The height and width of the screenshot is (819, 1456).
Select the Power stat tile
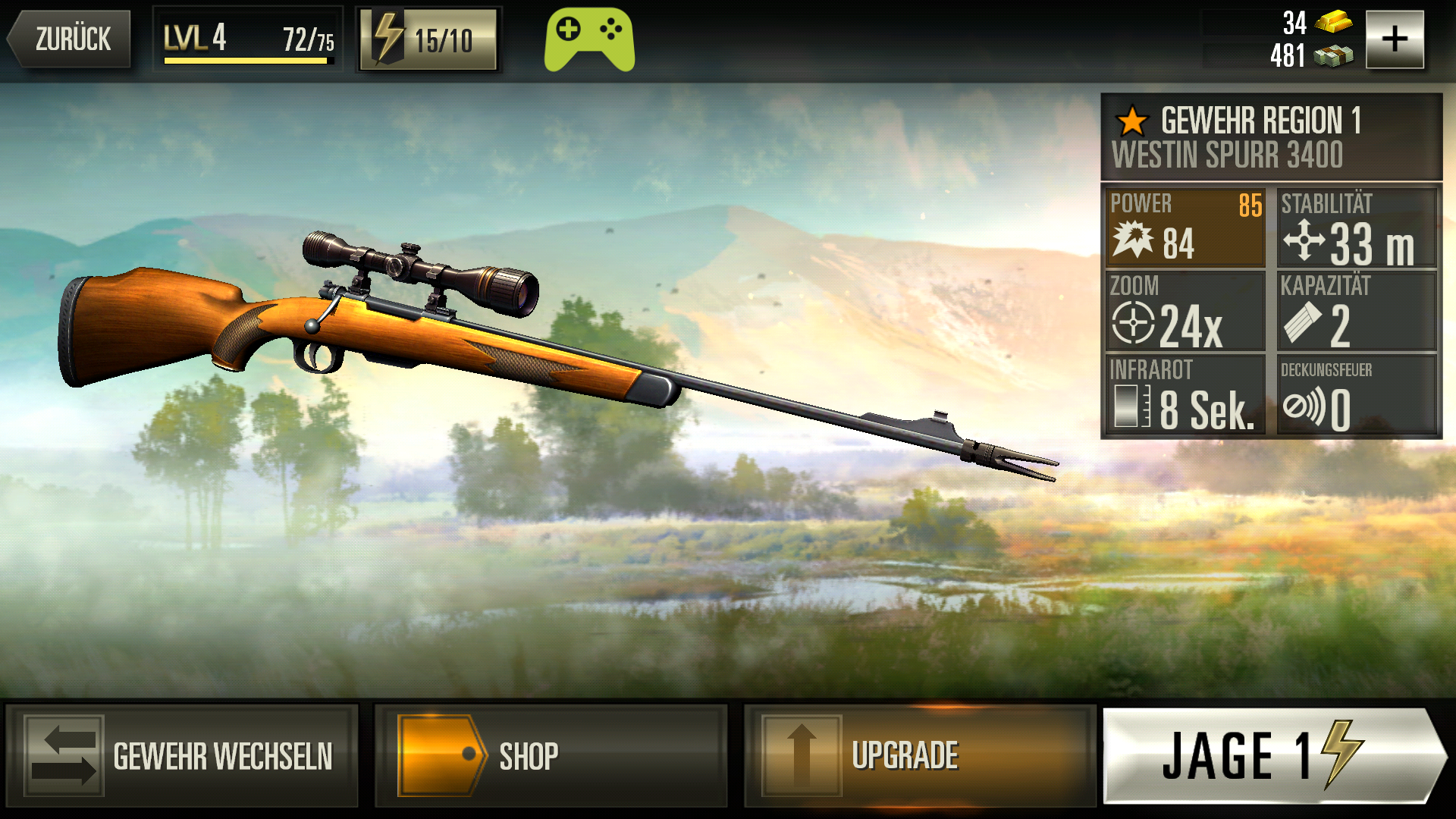1186,227
